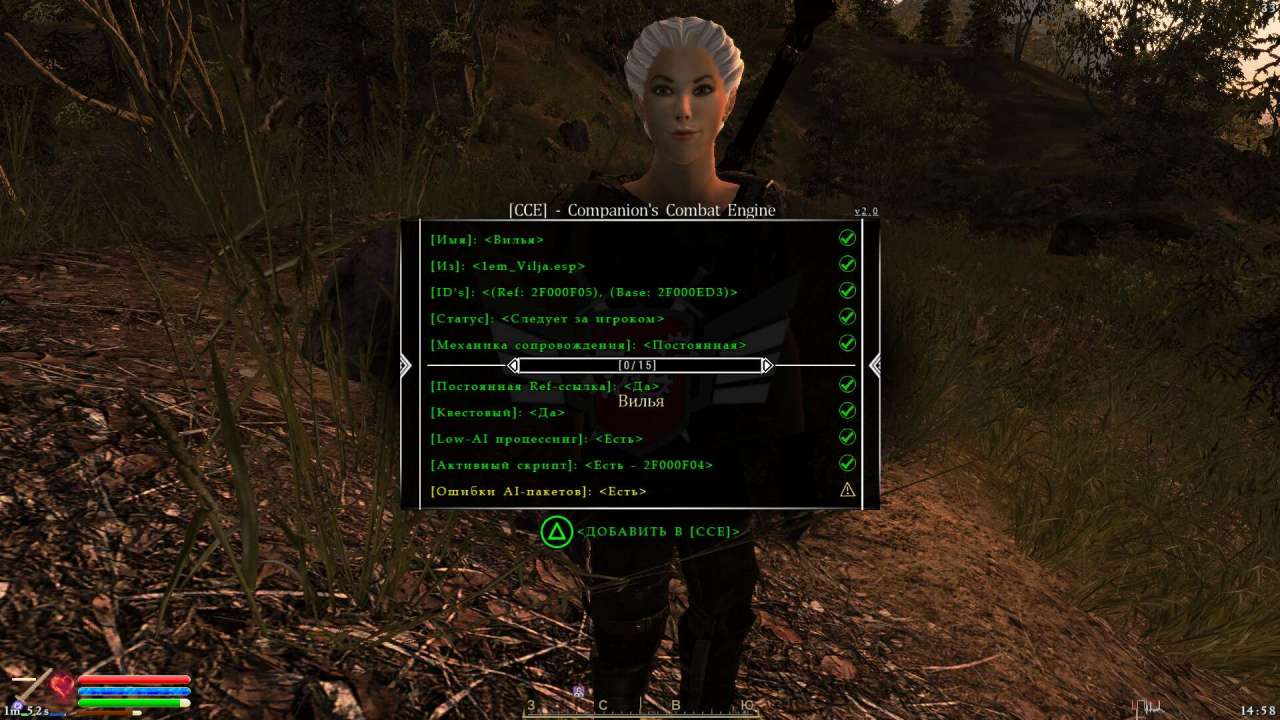
Task: Click the green triangle icon before ДОБАВИТЬ В [CCE]
Action: coord(560,531)
